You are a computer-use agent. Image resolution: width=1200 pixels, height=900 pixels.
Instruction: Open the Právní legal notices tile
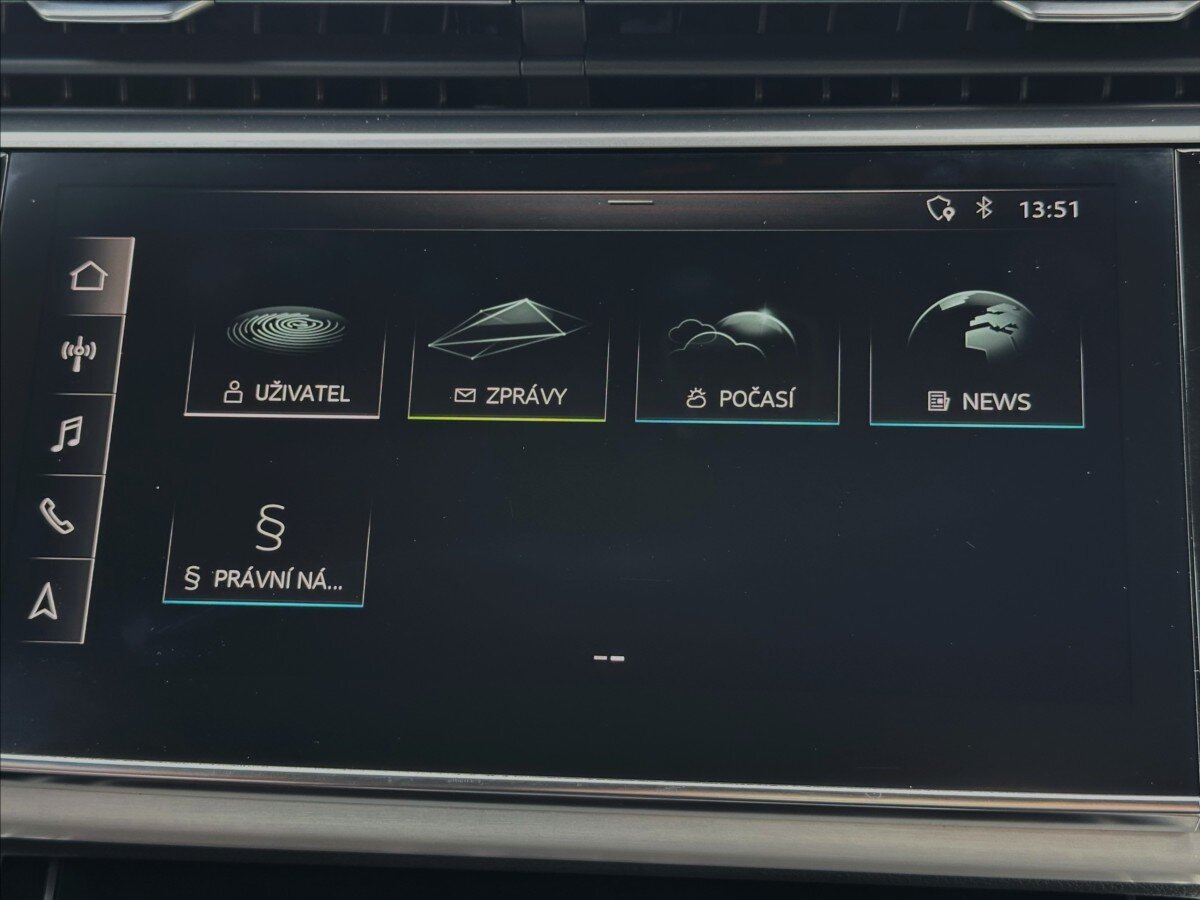[x=265, y=552]
